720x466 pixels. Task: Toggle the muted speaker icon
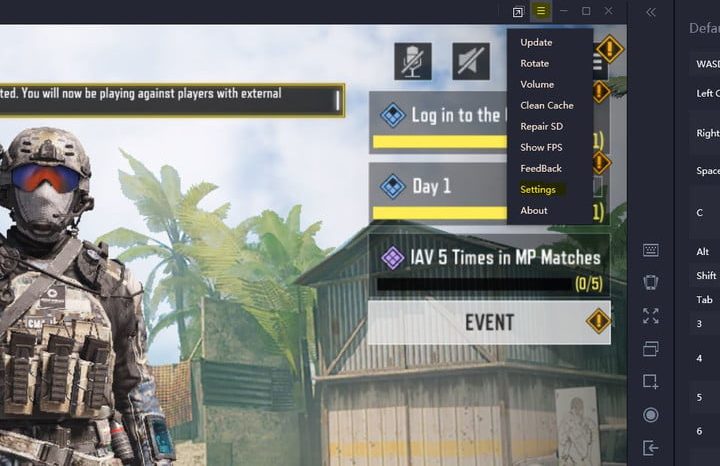point(470,61)
